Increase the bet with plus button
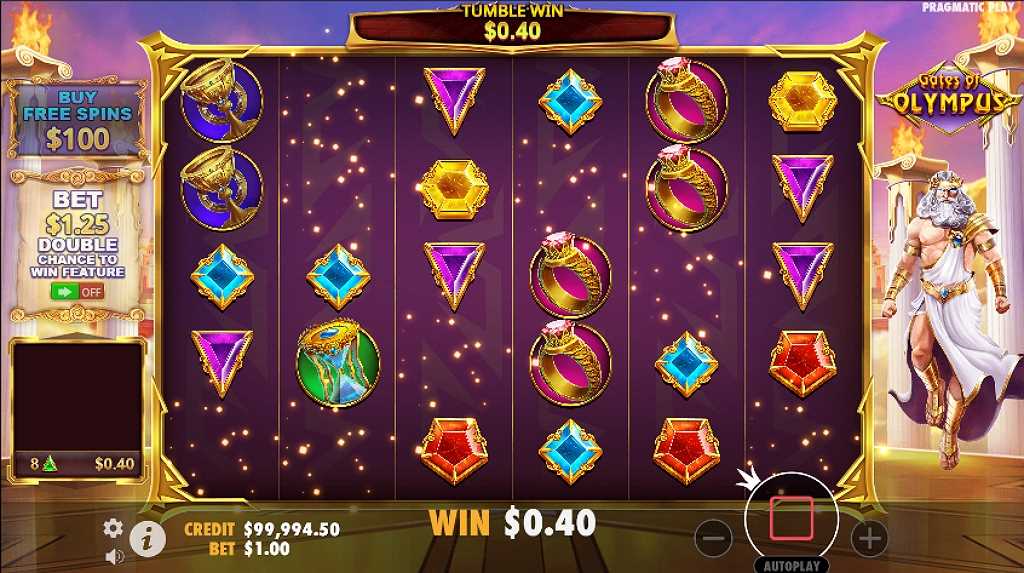Screen dimensions: 1024x573 tap(869, 539)
